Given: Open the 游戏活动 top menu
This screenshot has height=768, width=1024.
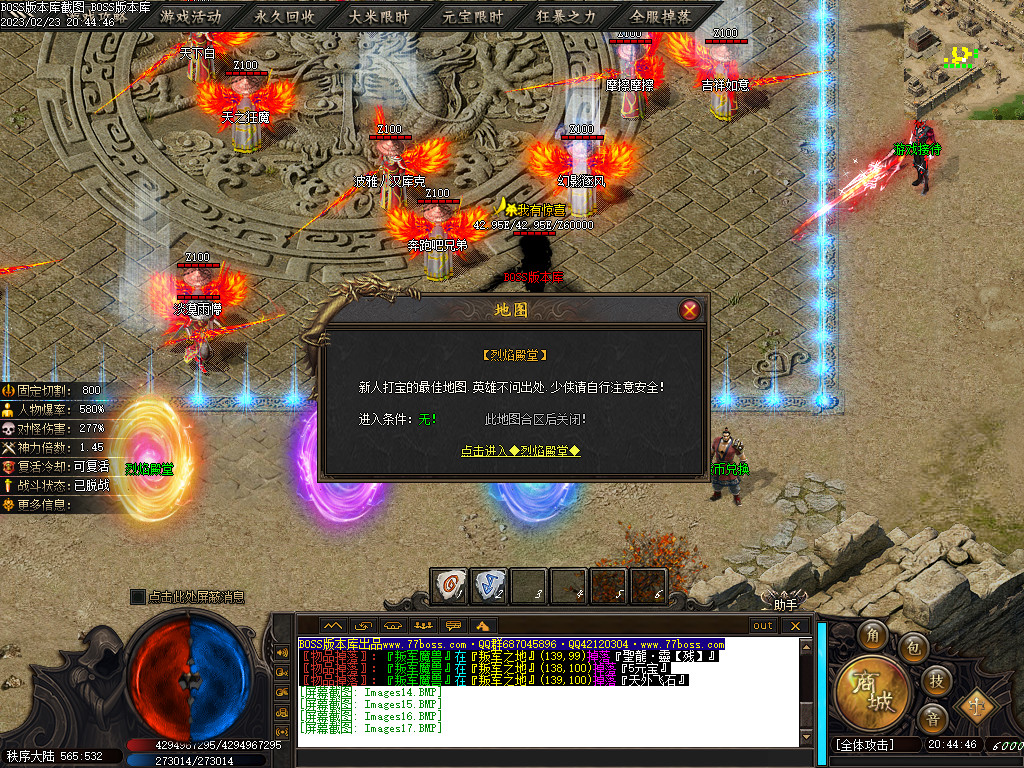Looking at the screenshot, I should click(190, 16).
